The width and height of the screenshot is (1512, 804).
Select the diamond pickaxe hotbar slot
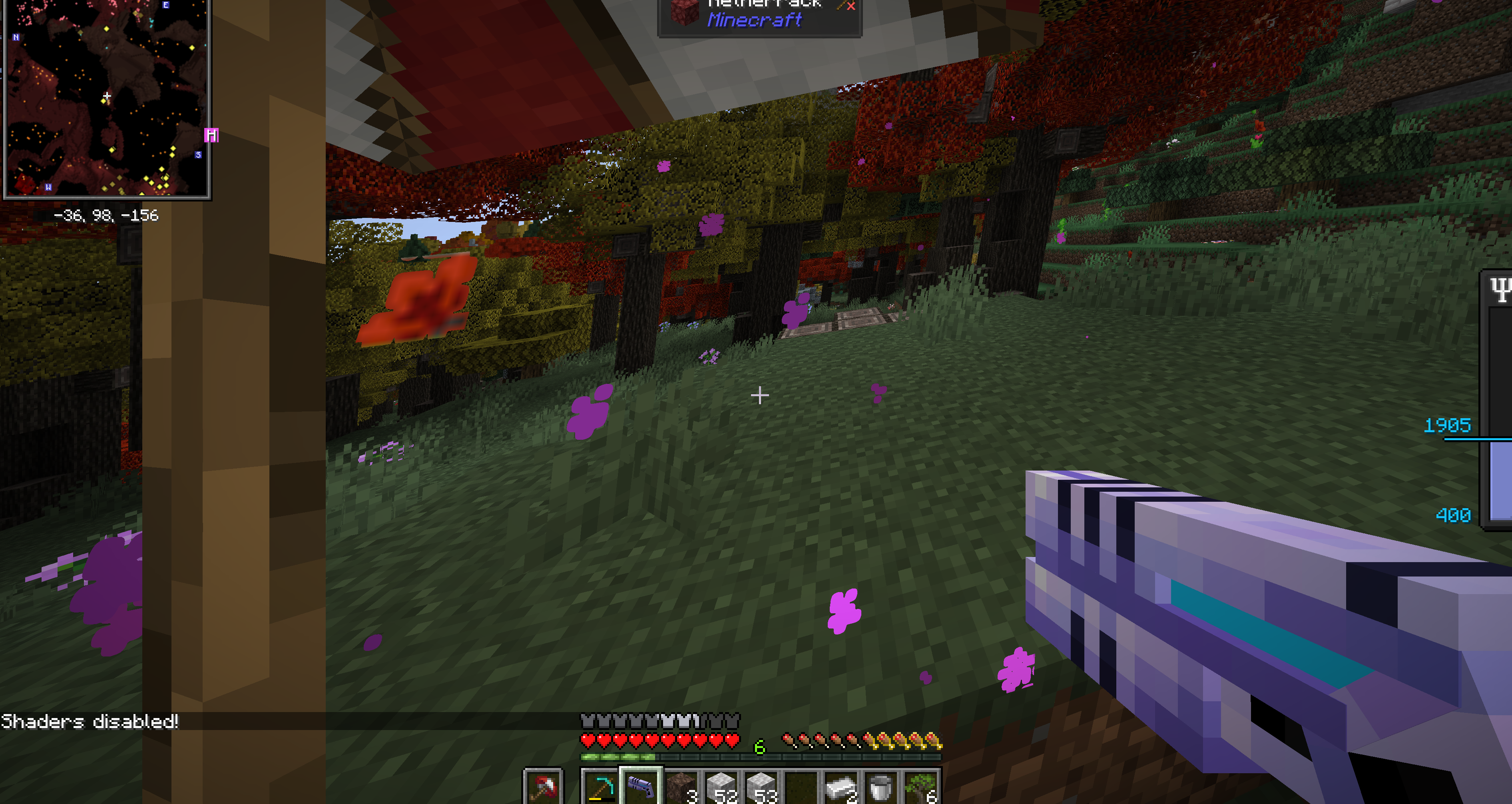tap(600, 787)
